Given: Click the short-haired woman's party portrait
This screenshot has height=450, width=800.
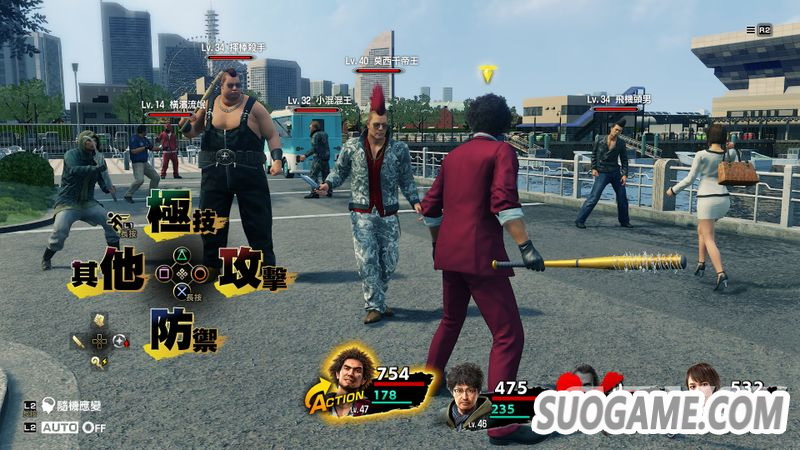Looking at the screenshot, I should 702,381.
